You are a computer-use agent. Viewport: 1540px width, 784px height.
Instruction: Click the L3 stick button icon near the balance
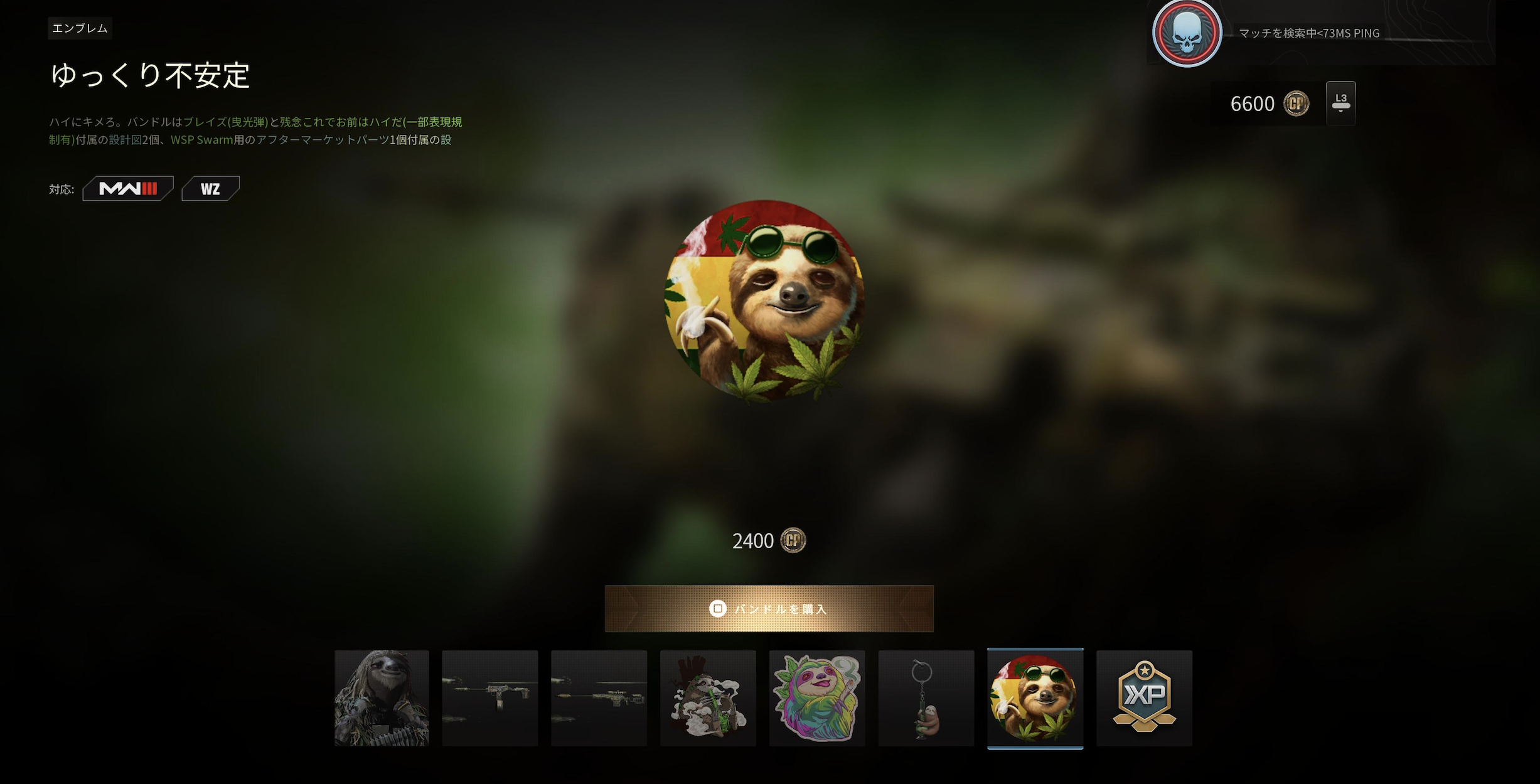(x=1340, y=102)
